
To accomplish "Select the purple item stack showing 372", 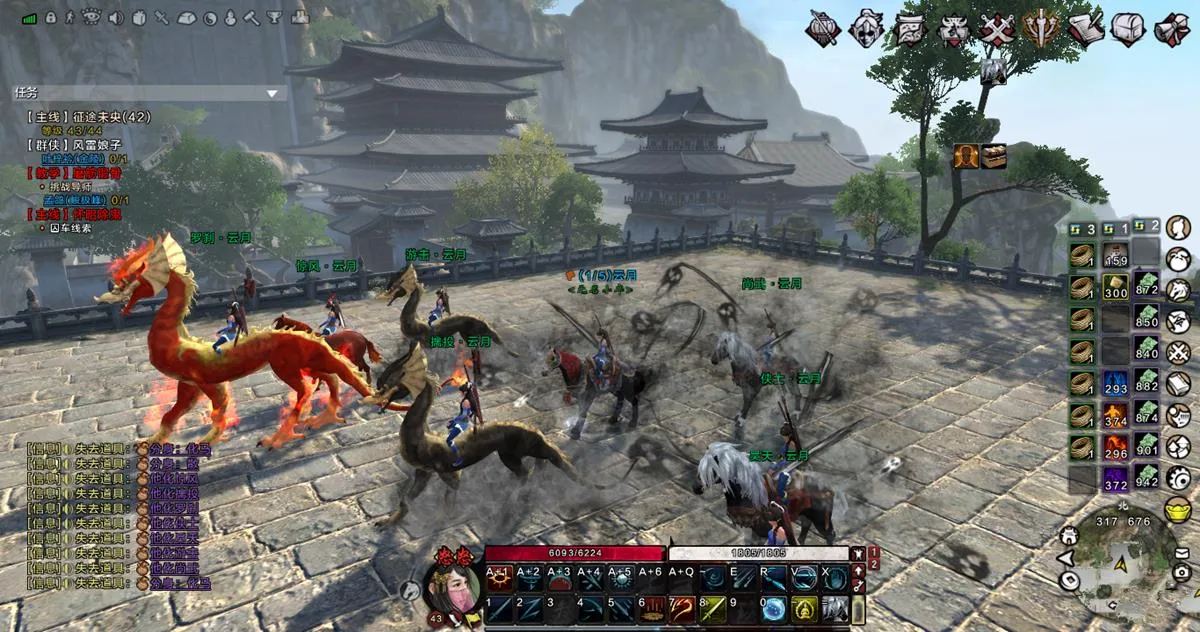I will pos(1115,479).
